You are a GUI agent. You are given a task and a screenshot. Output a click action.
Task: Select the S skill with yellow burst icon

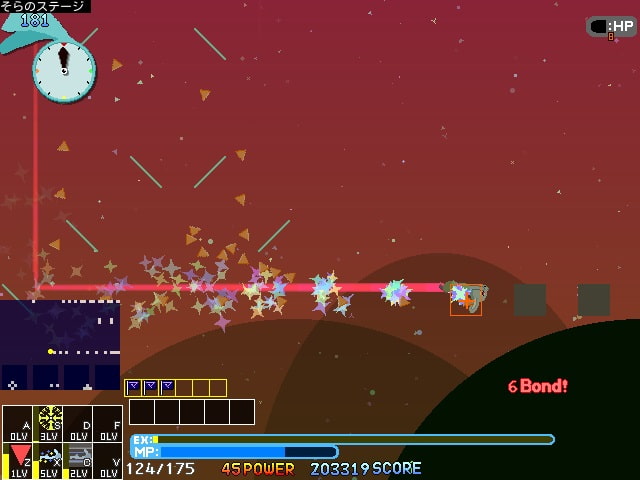coord(49,424)
